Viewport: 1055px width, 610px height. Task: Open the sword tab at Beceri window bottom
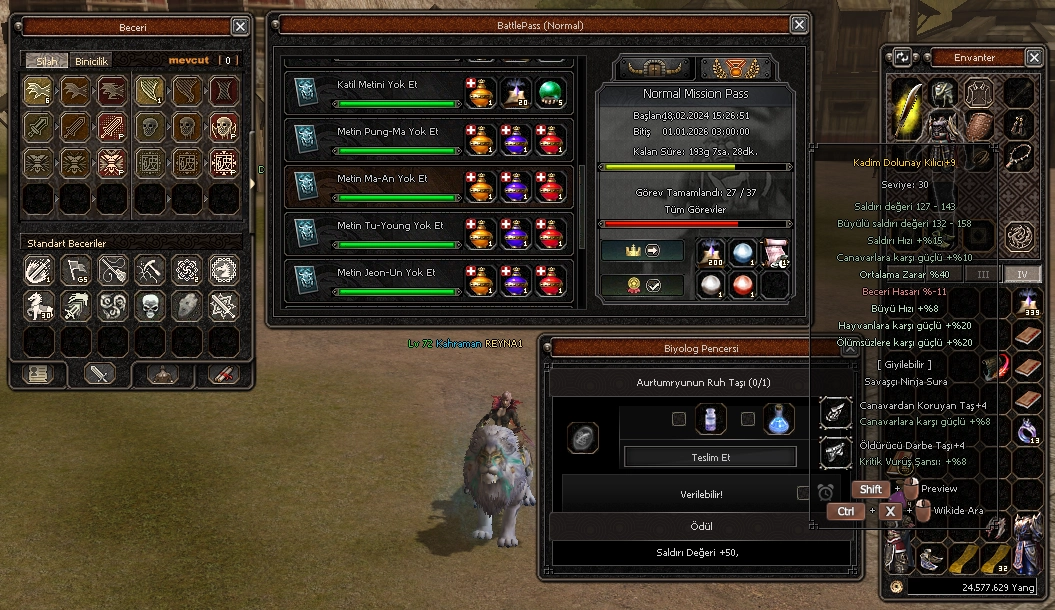[x=100, y=374]
